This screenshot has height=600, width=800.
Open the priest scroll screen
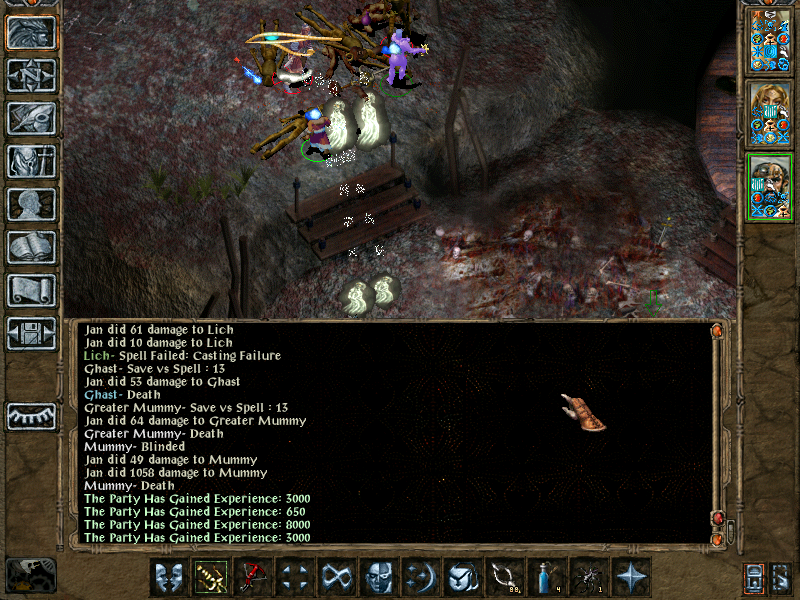[31, 290]
